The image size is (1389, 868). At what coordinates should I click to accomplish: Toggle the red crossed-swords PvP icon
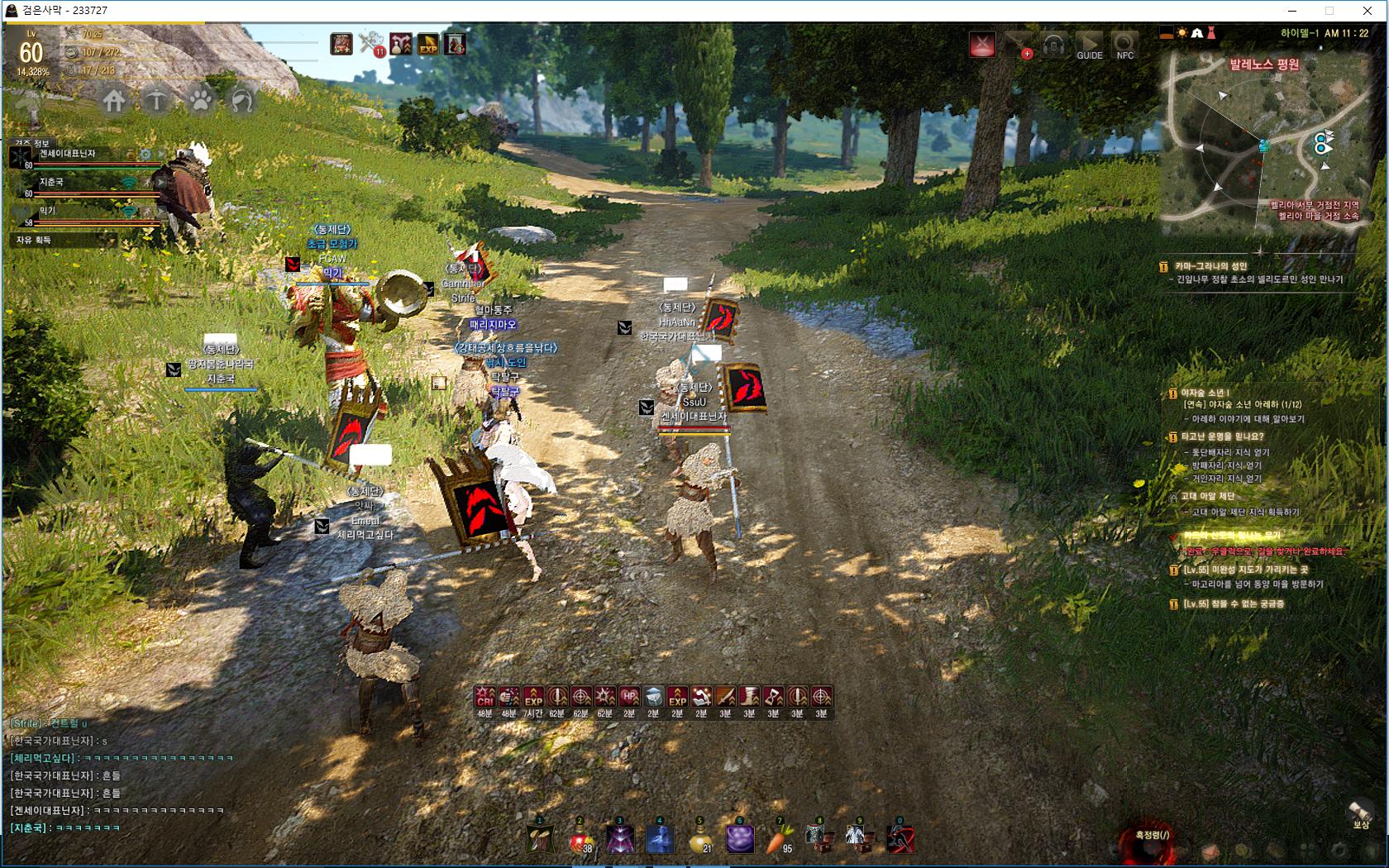[x=982, y=45]
